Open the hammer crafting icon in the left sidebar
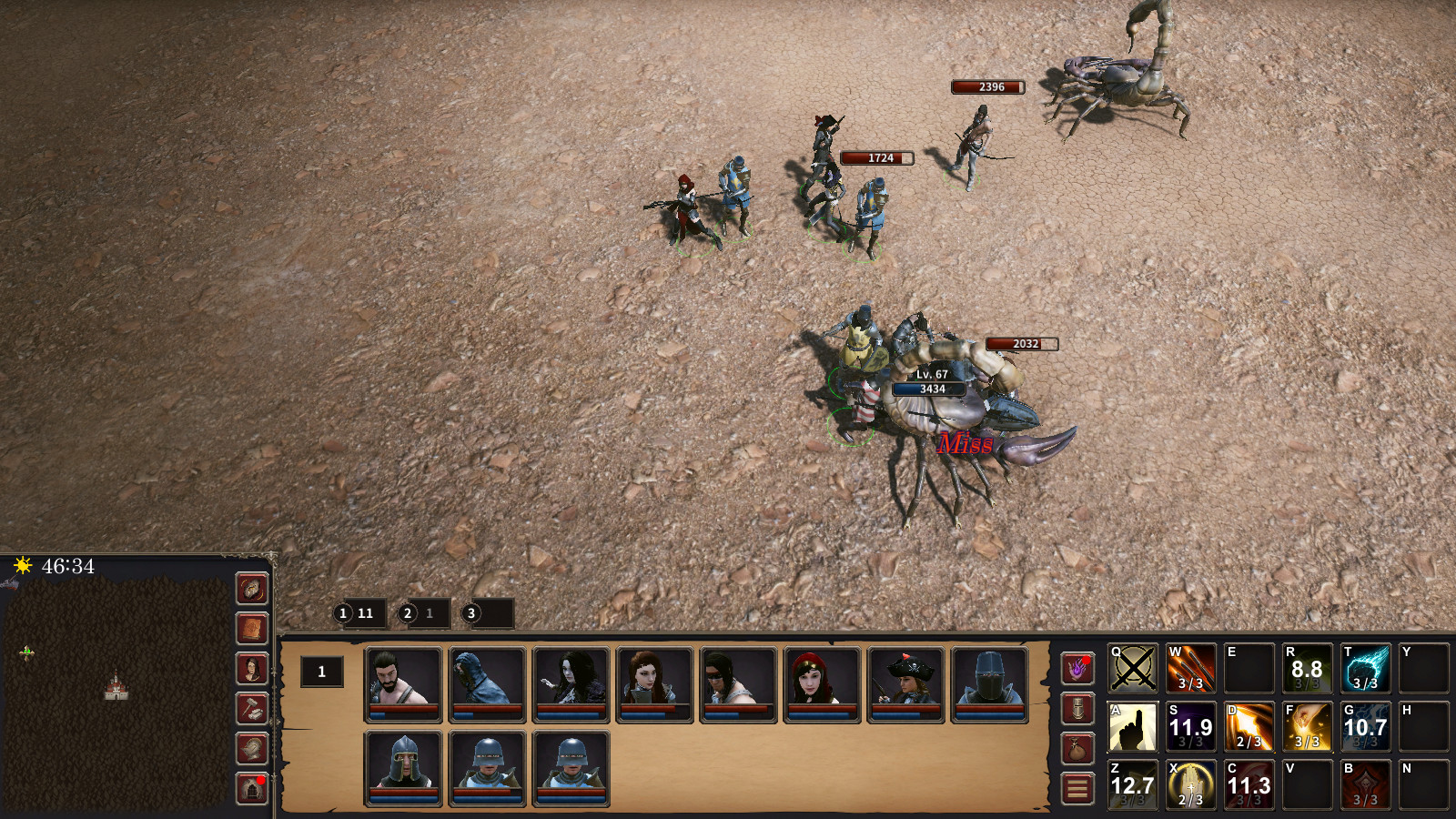The image size is (1456, 819). 252,708
